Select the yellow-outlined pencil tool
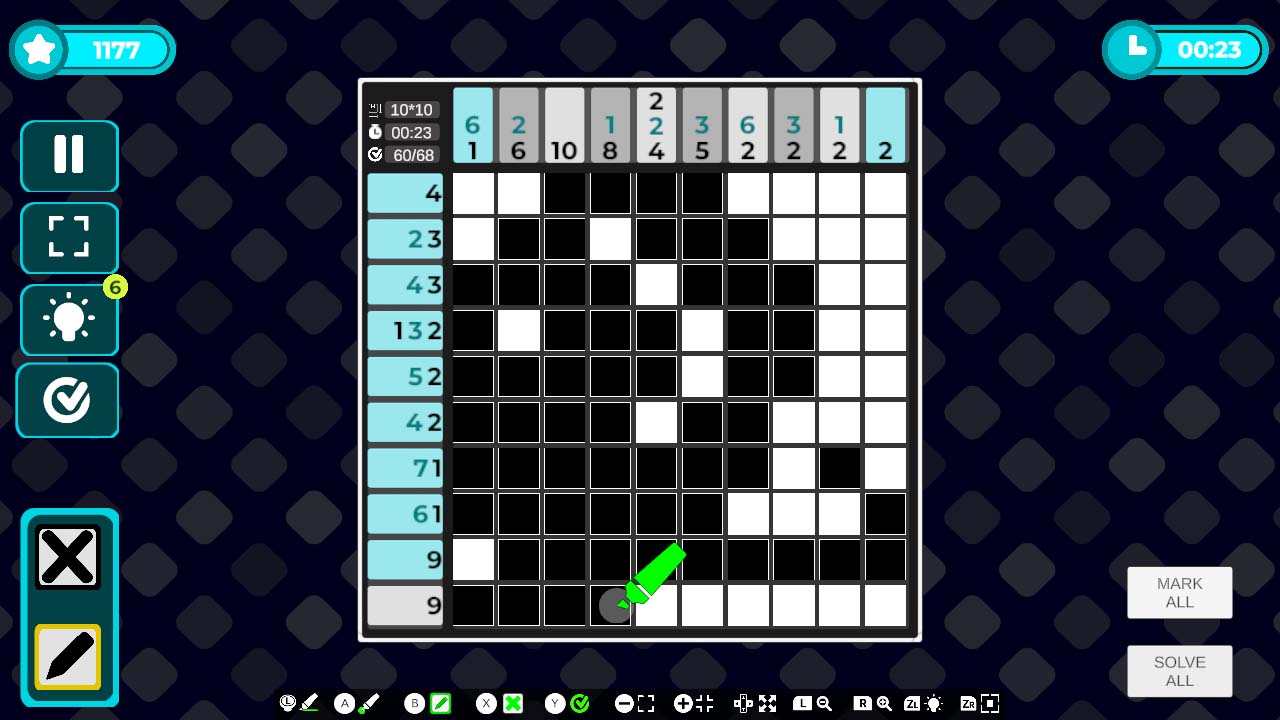The height and width of the screenshot is (720, 1280). tap(68, 657)
